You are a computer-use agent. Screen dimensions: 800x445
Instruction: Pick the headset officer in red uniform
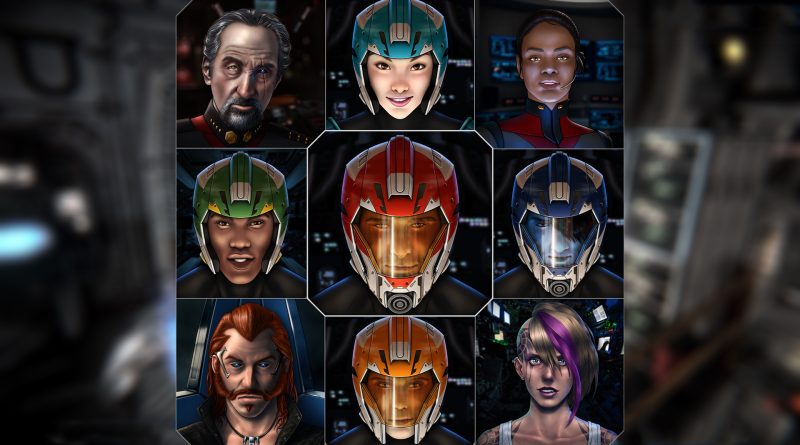pyautogui.click(x=550, y=74)
